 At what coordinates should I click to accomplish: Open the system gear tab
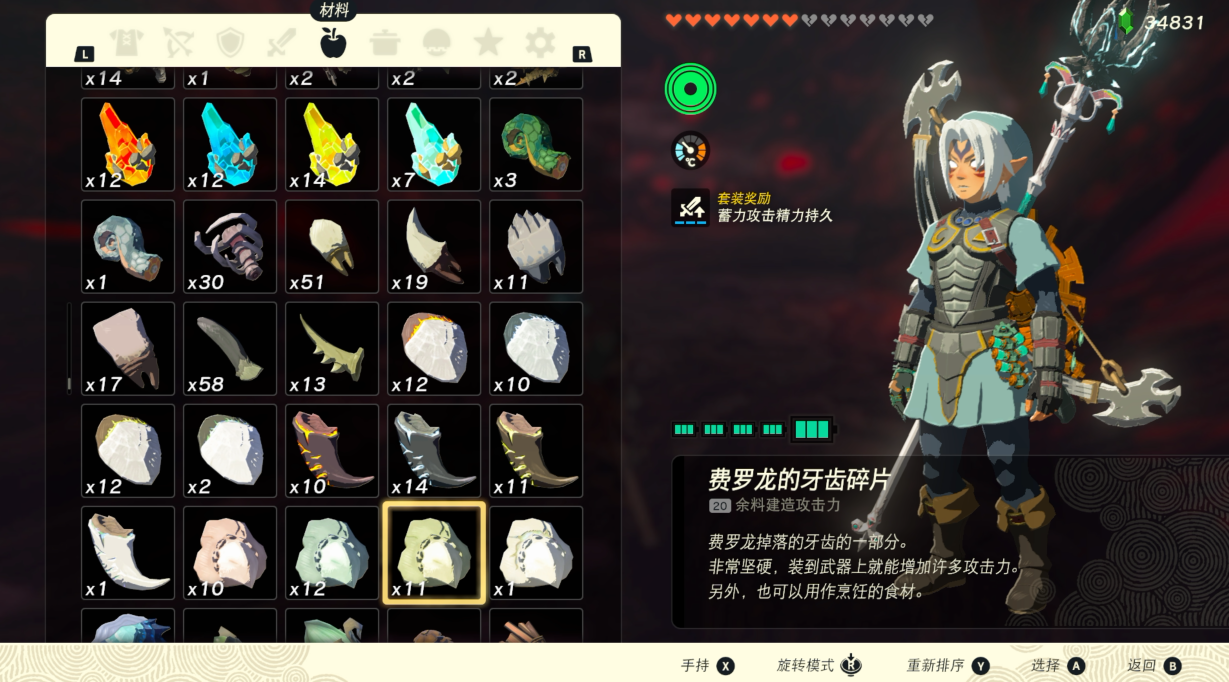[x=540, y=42]
